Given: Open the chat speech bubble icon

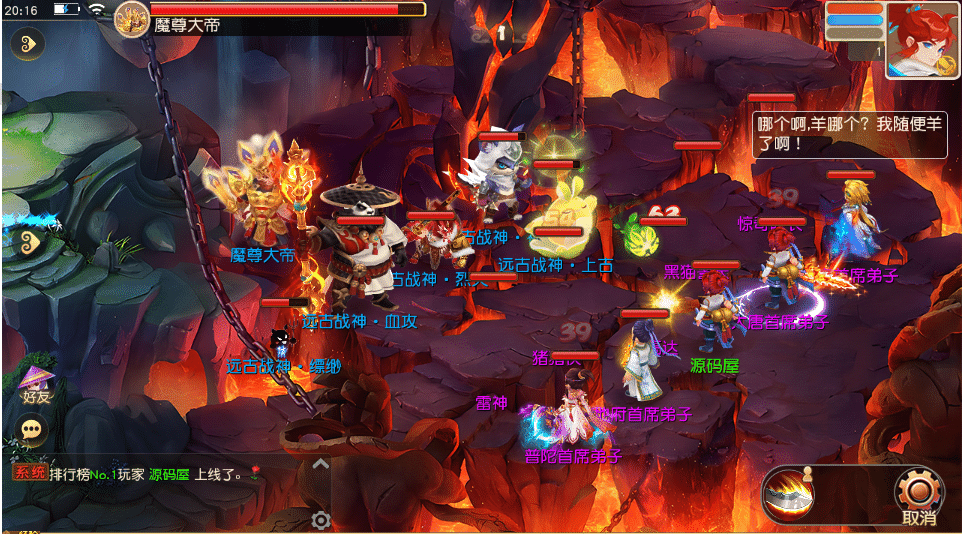Looking at the screenshot, I should 34,430.
